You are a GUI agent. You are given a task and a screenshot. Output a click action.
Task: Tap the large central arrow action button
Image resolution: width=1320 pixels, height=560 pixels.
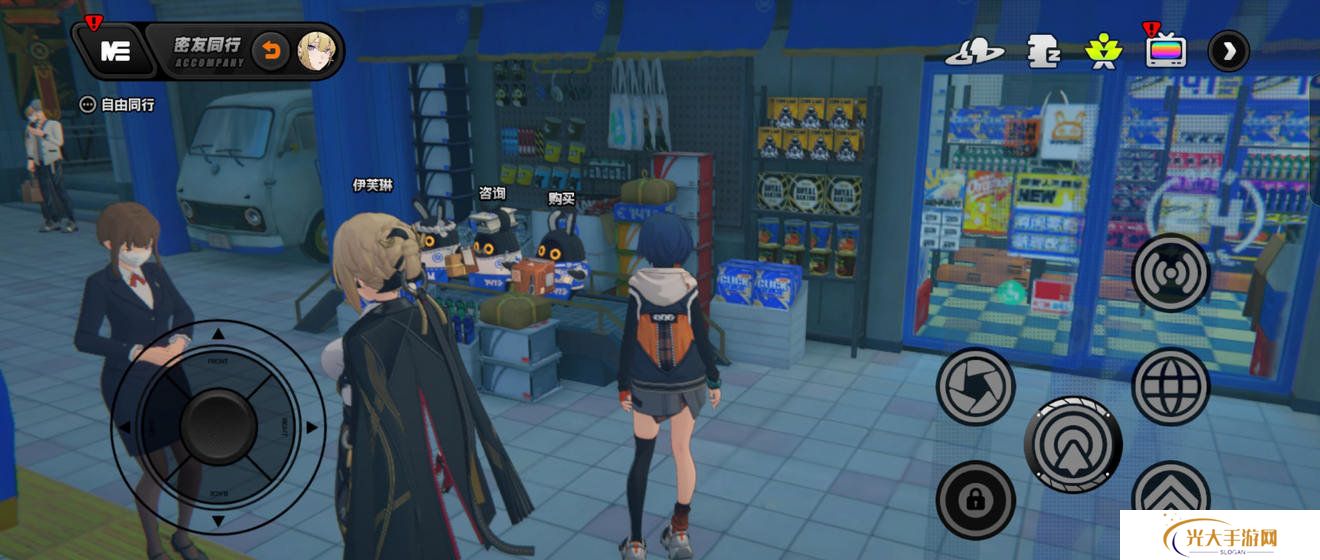(x=1073, y=445)
